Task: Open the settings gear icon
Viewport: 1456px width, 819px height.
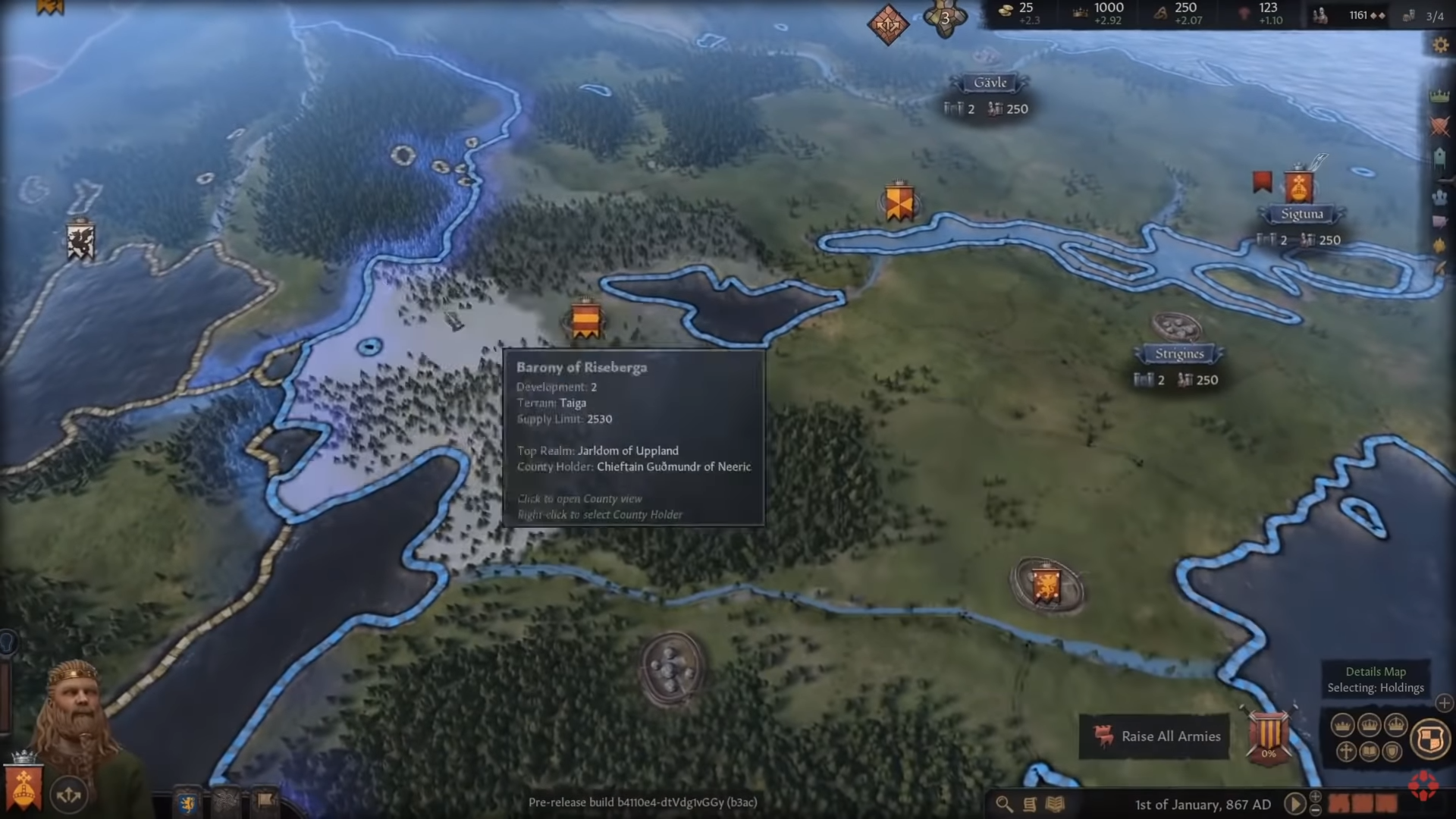Action: [x=1440, y=44]
